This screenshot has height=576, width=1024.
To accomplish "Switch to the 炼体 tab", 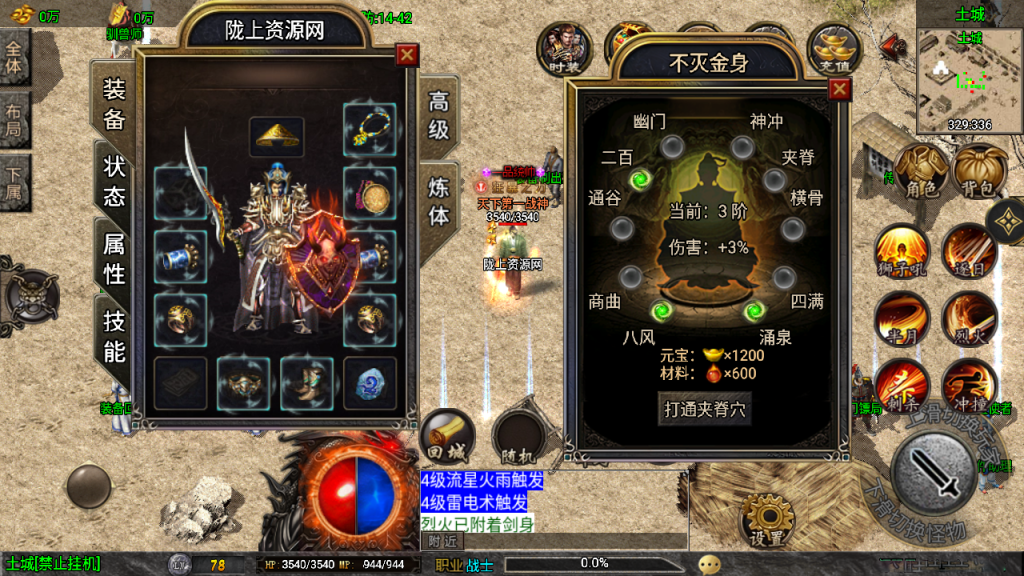I will 439,200.
